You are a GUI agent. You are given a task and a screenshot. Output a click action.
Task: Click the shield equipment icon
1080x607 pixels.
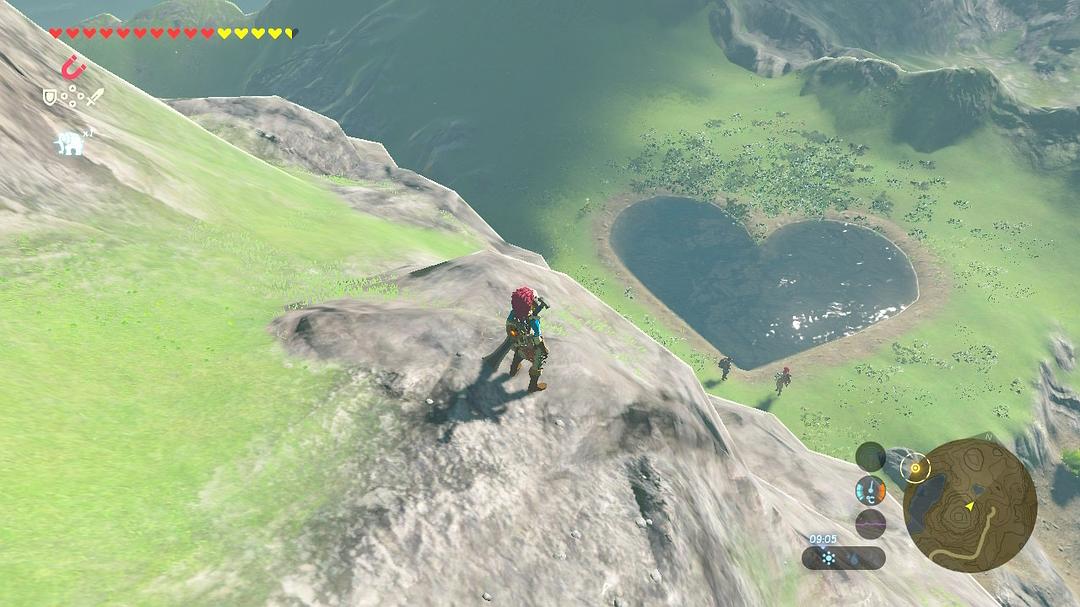coord(49,97)
